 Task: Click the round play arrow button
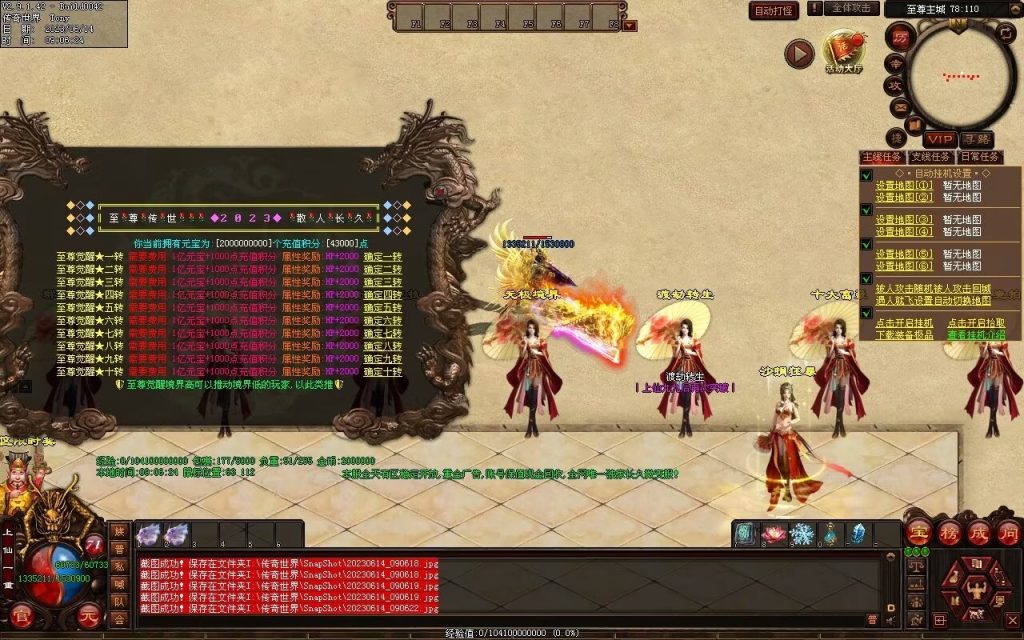coord(798,53)
